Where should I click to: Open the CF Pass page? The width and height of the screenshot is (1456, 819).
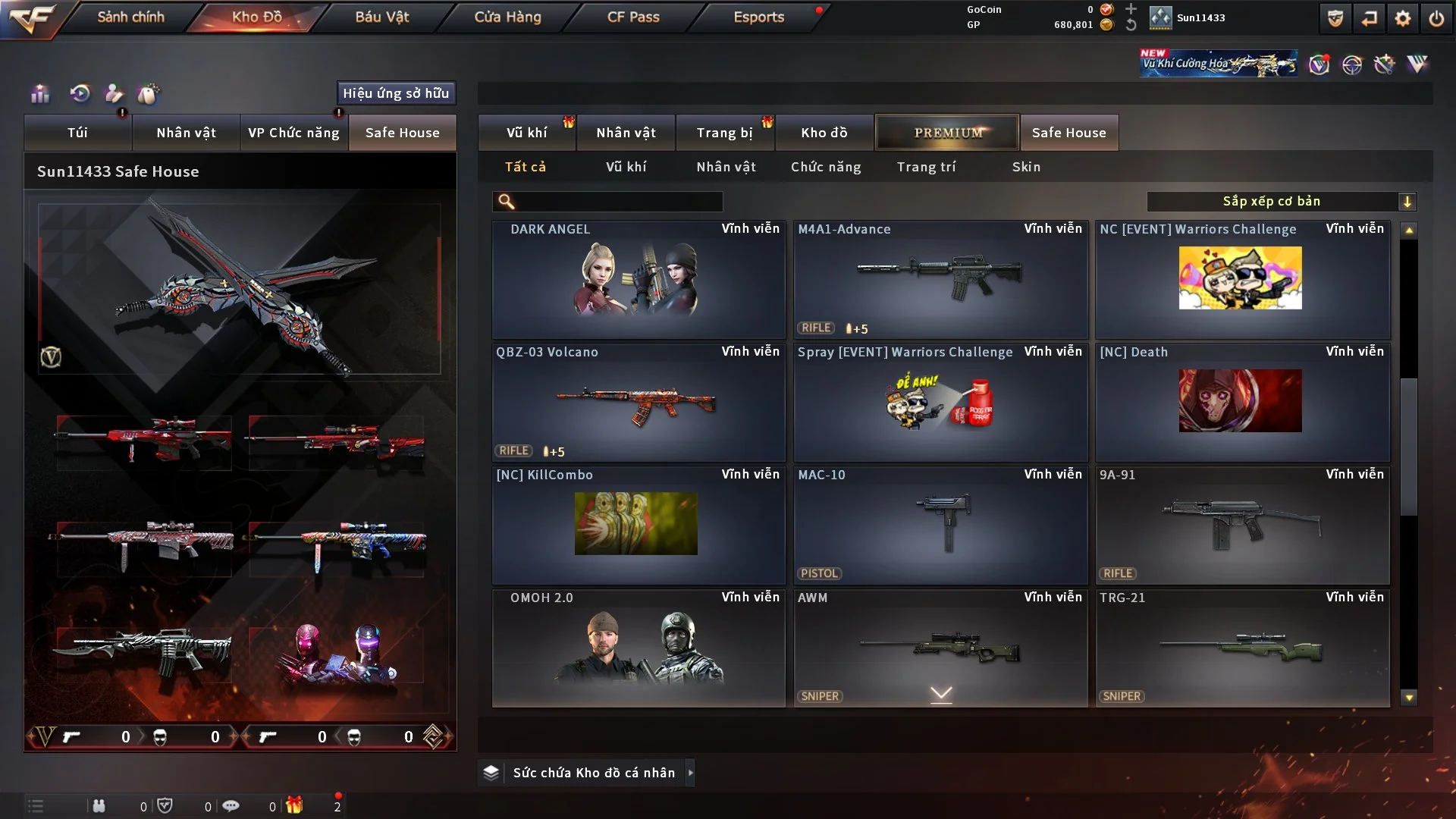(633, 17)
